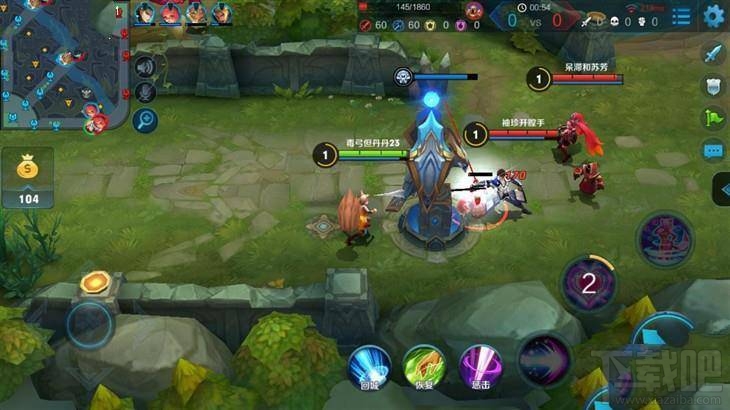Send the green flag gather signal
Screen dimensions: 730x410
click(x=713, y=118)
